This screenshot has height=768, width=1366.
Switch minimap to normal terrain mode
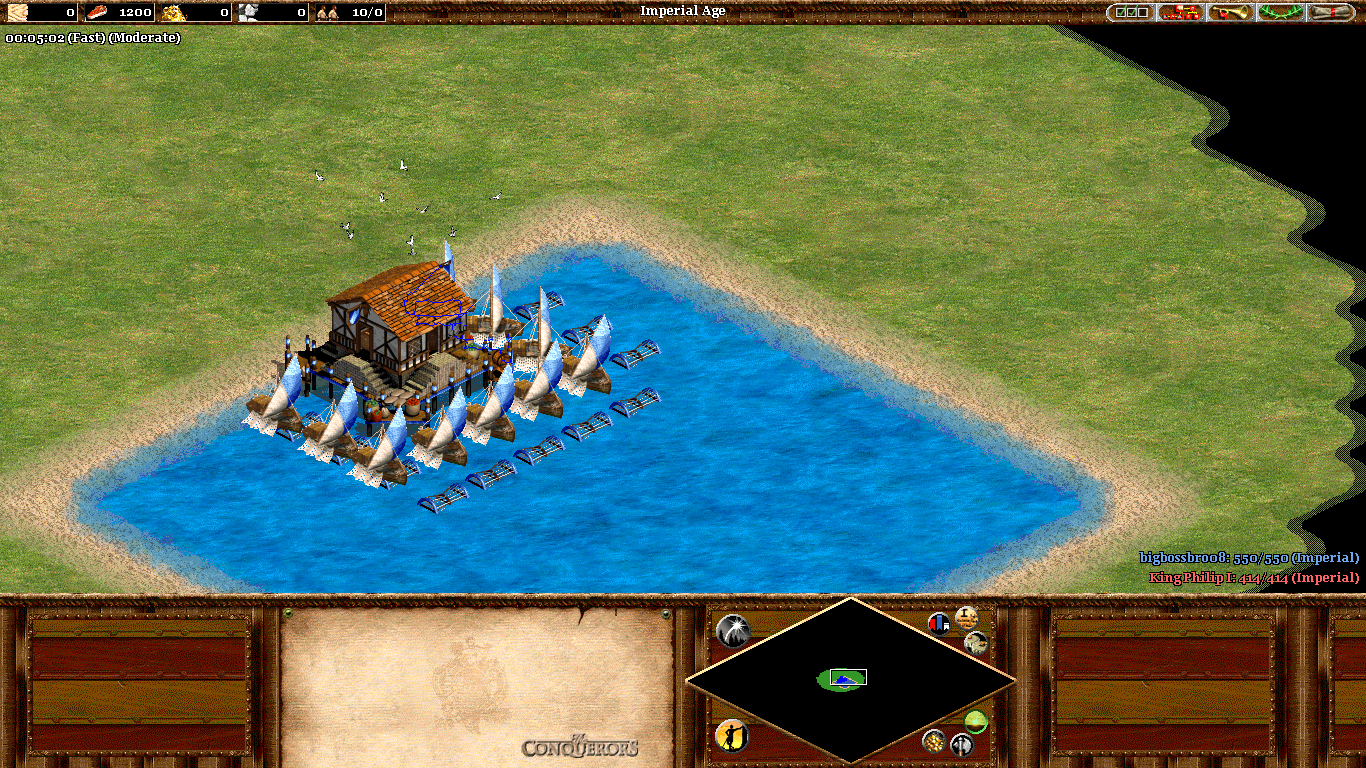coord(975,722)
